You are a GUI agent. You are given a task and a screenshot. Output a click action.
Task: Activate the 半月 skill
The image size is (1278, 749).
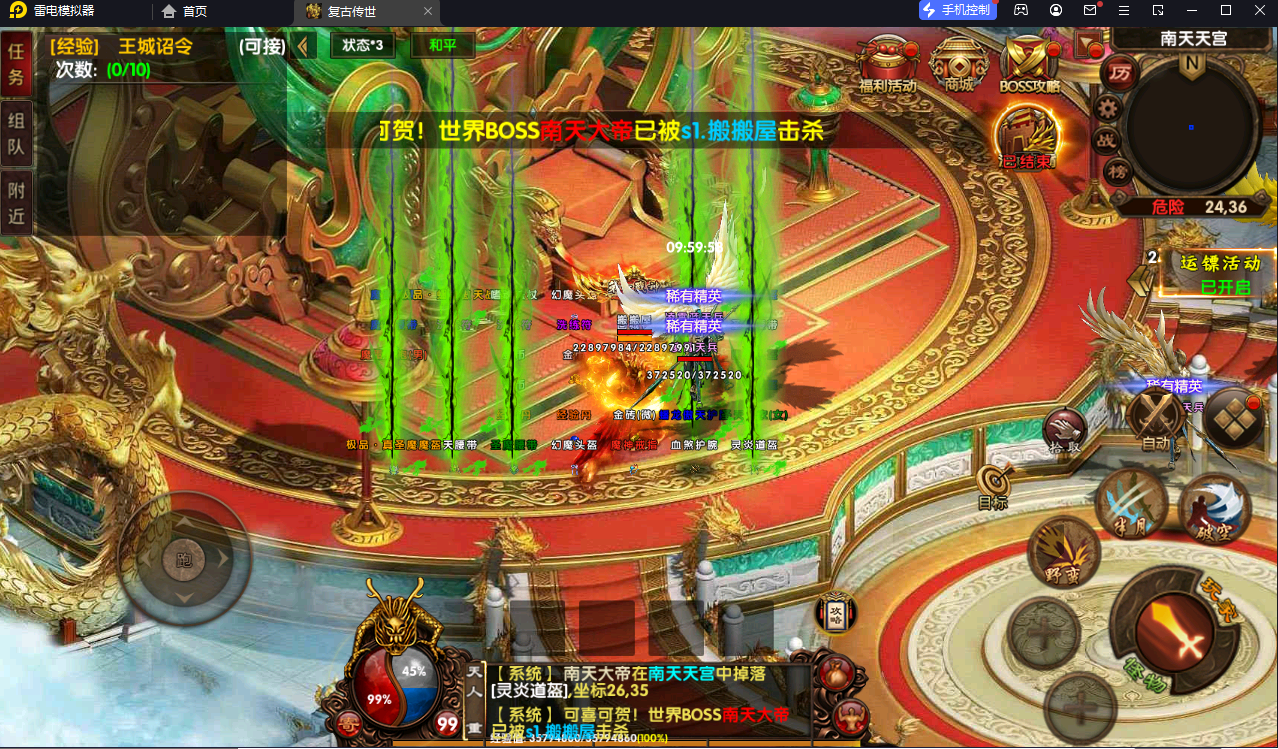(1131, 503)
